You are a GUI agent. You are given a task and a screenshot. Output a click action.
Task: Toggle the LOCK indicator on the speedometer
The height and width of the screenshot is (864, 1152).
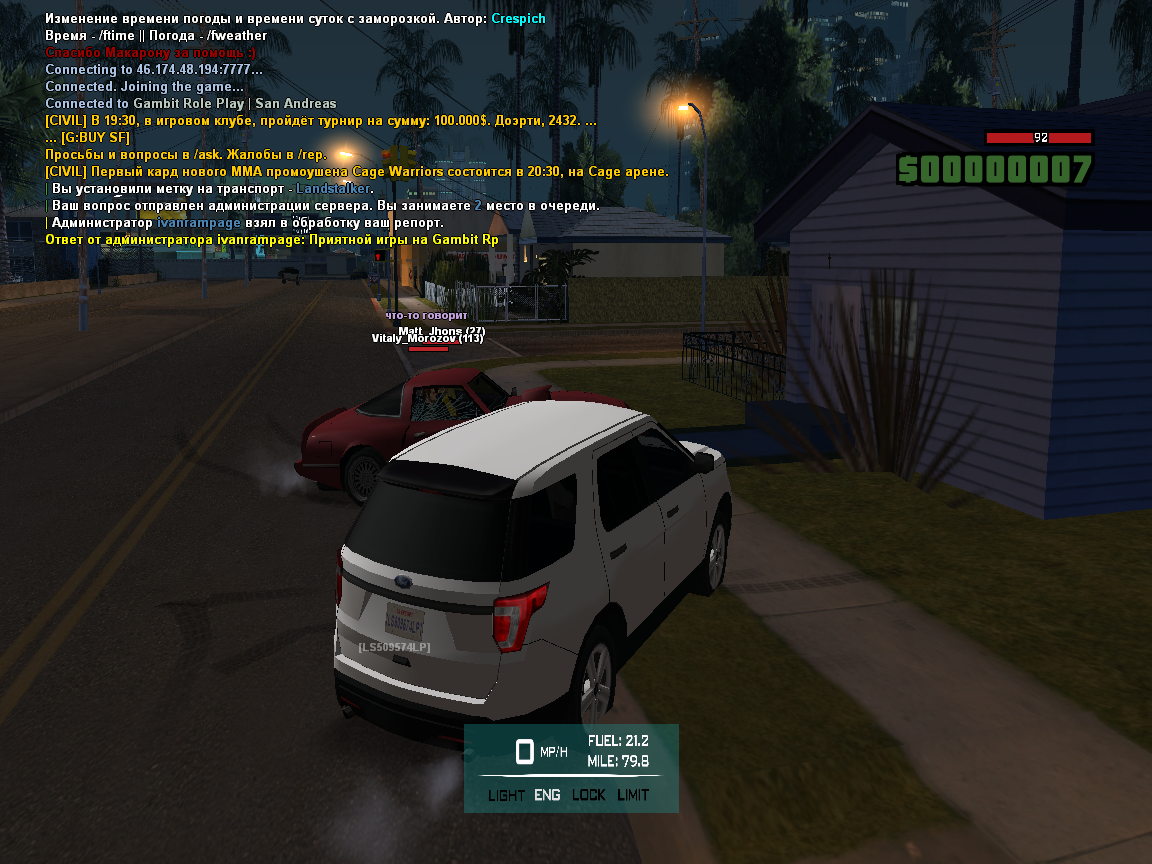tap(589, 795)
